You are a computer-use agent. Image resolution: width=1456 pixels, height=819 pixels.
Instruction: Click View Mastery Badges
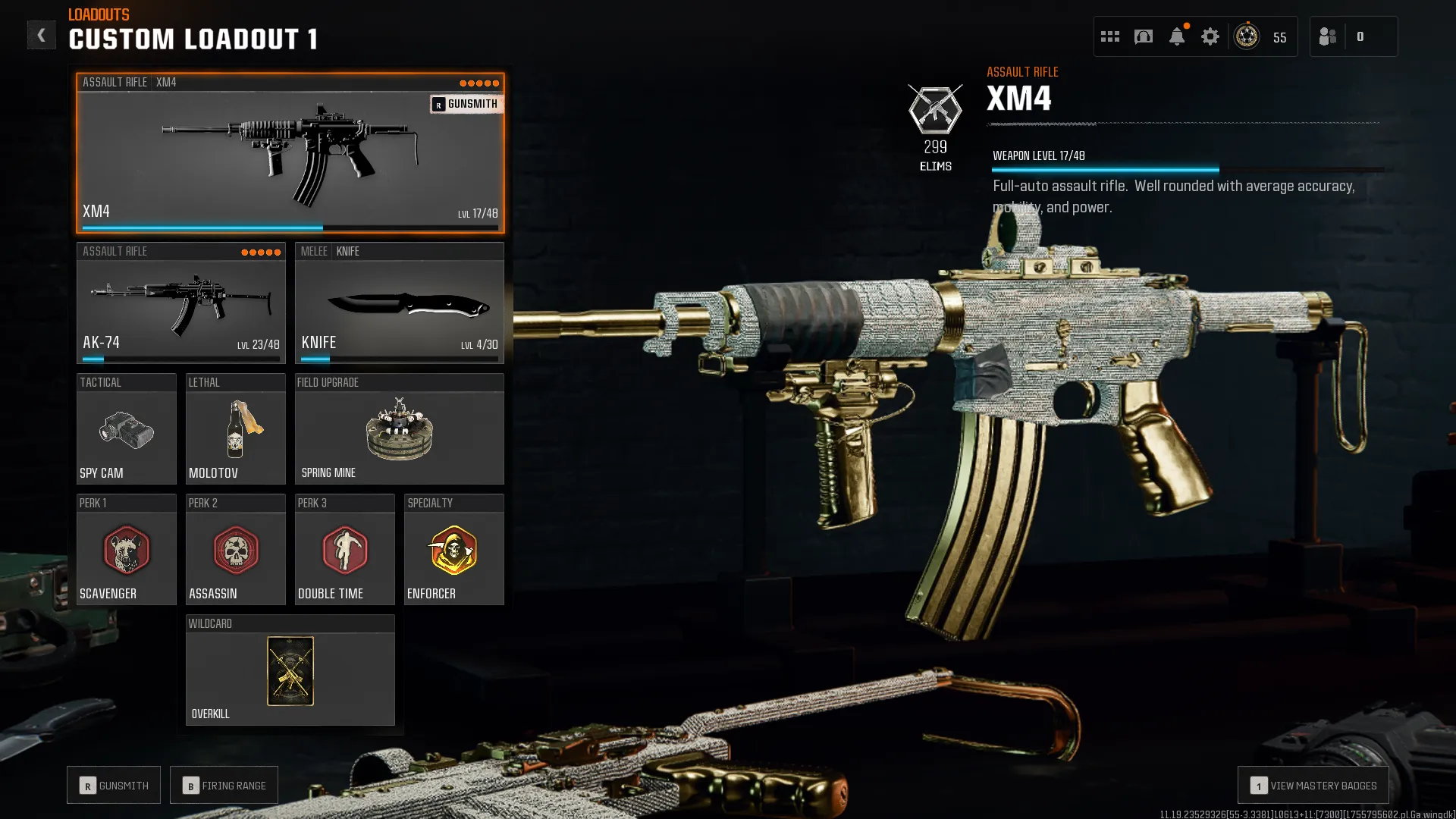click(x=1313, y=785)
